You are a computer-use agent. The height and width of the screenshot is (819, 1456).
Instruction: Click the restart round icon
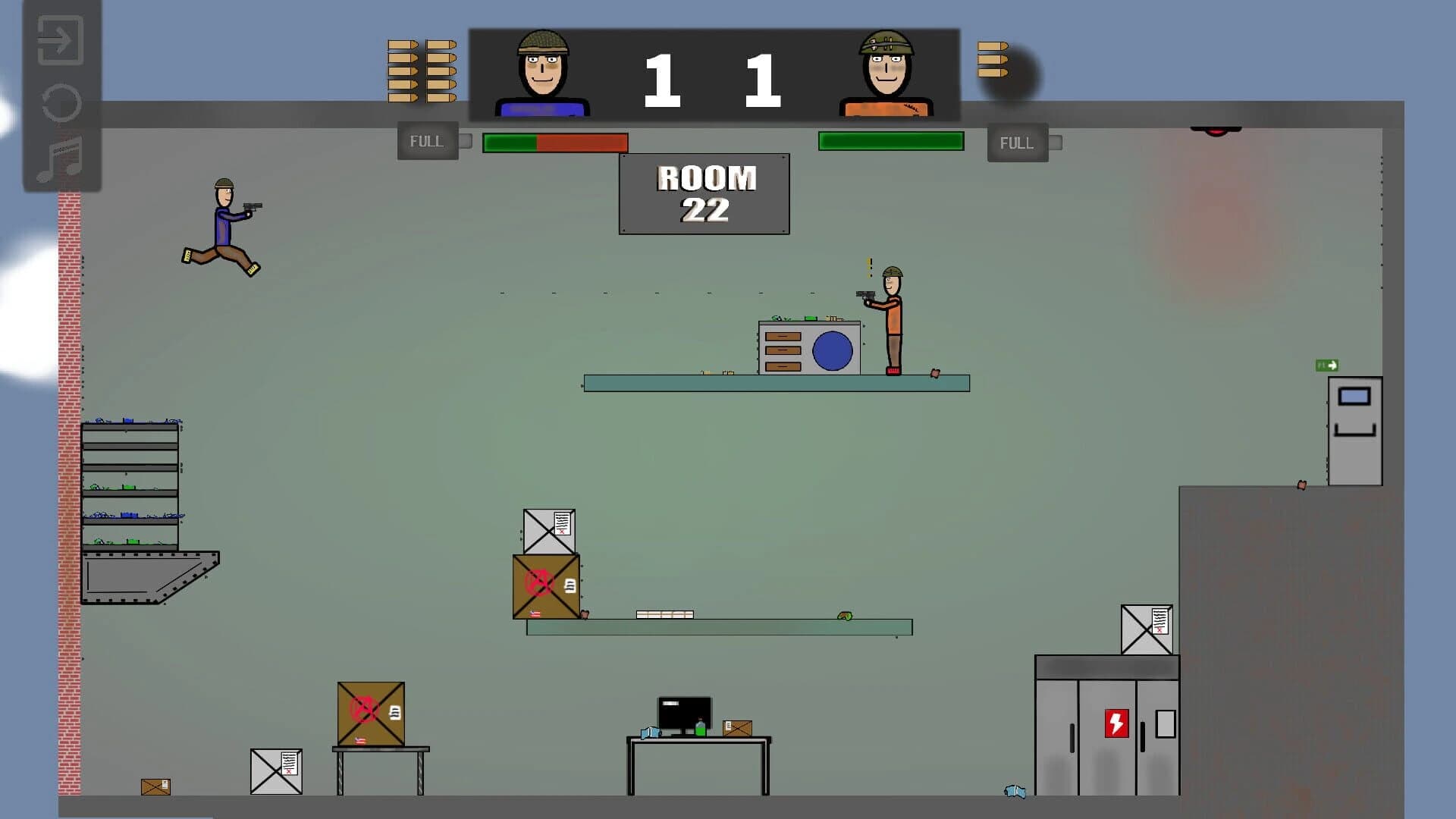[60, 104]
